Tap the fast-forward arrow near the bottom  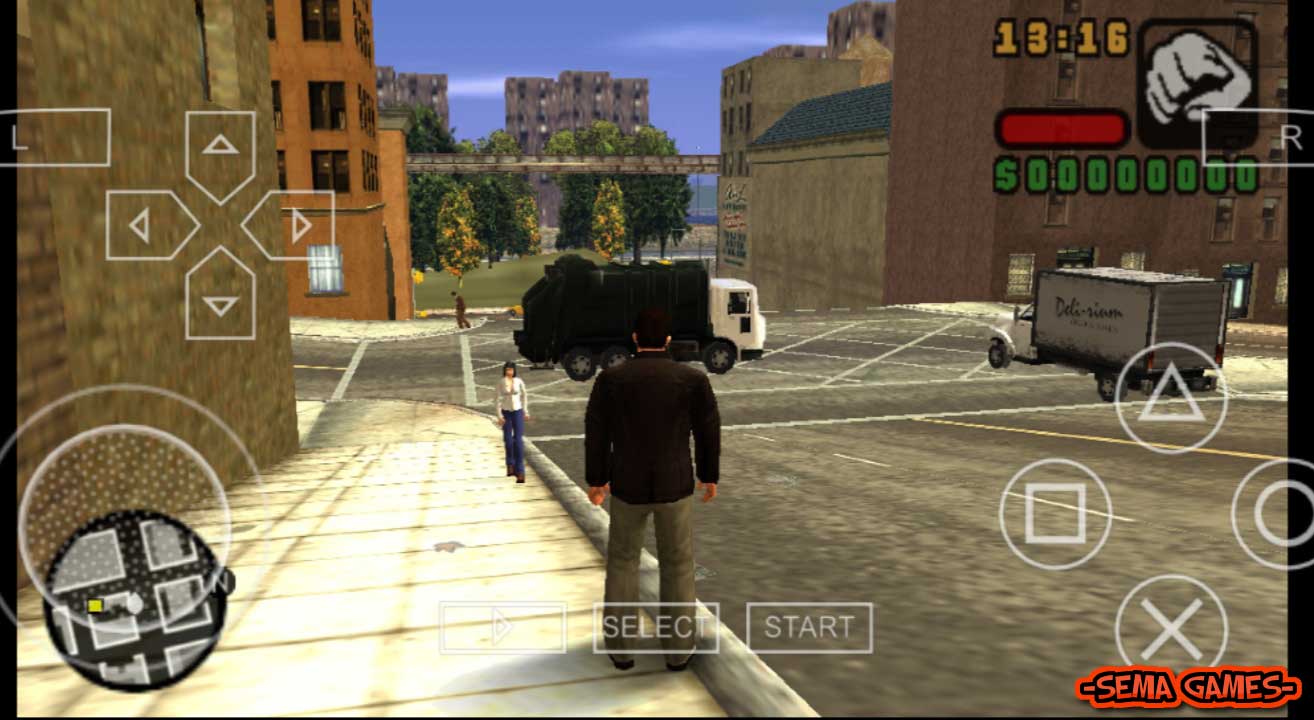503,625
